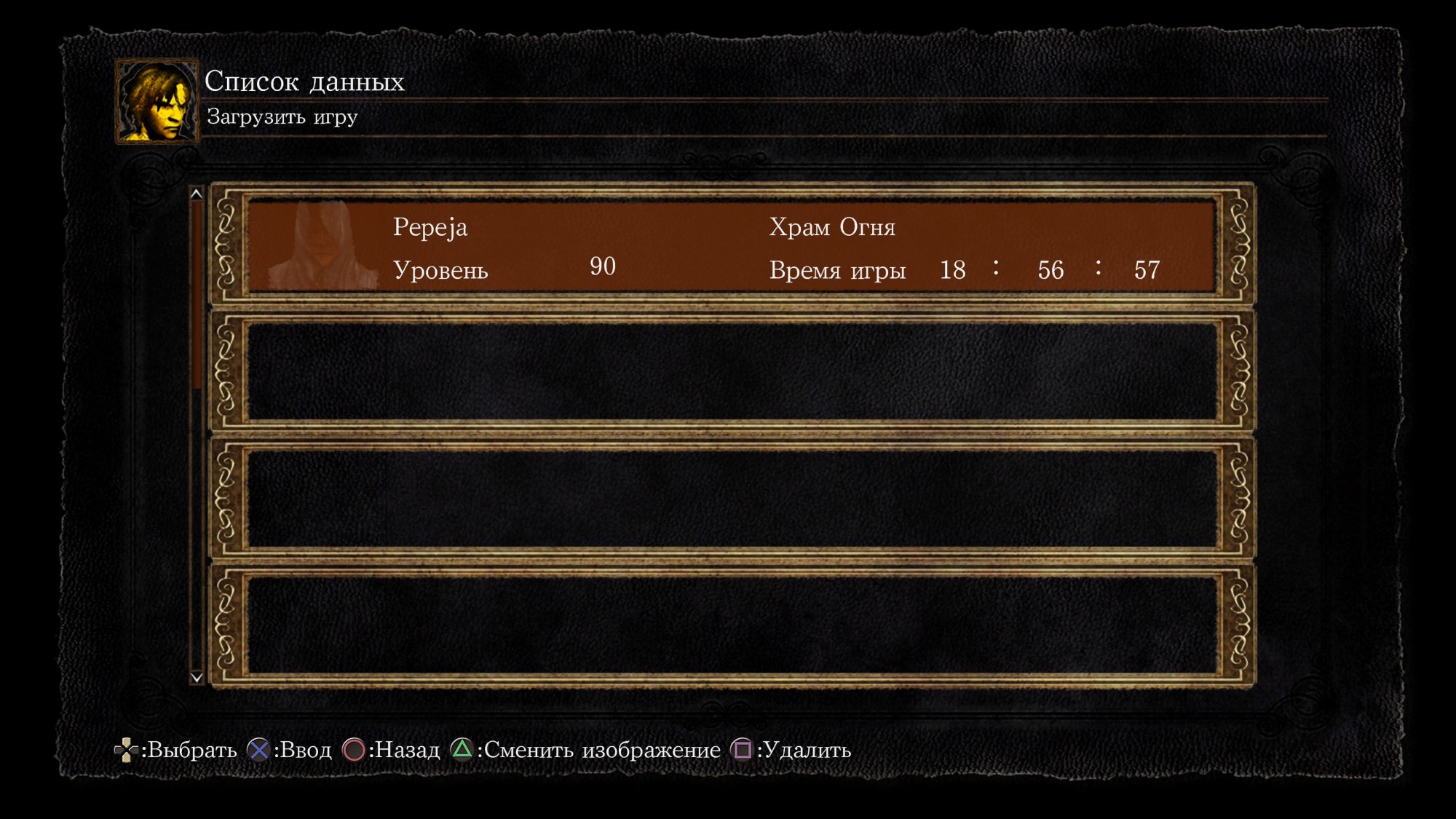Click the vertical scrollbar track
The height and width of the screenshot is (819, 1456).
pyautogui.click(x=195, y=437)
